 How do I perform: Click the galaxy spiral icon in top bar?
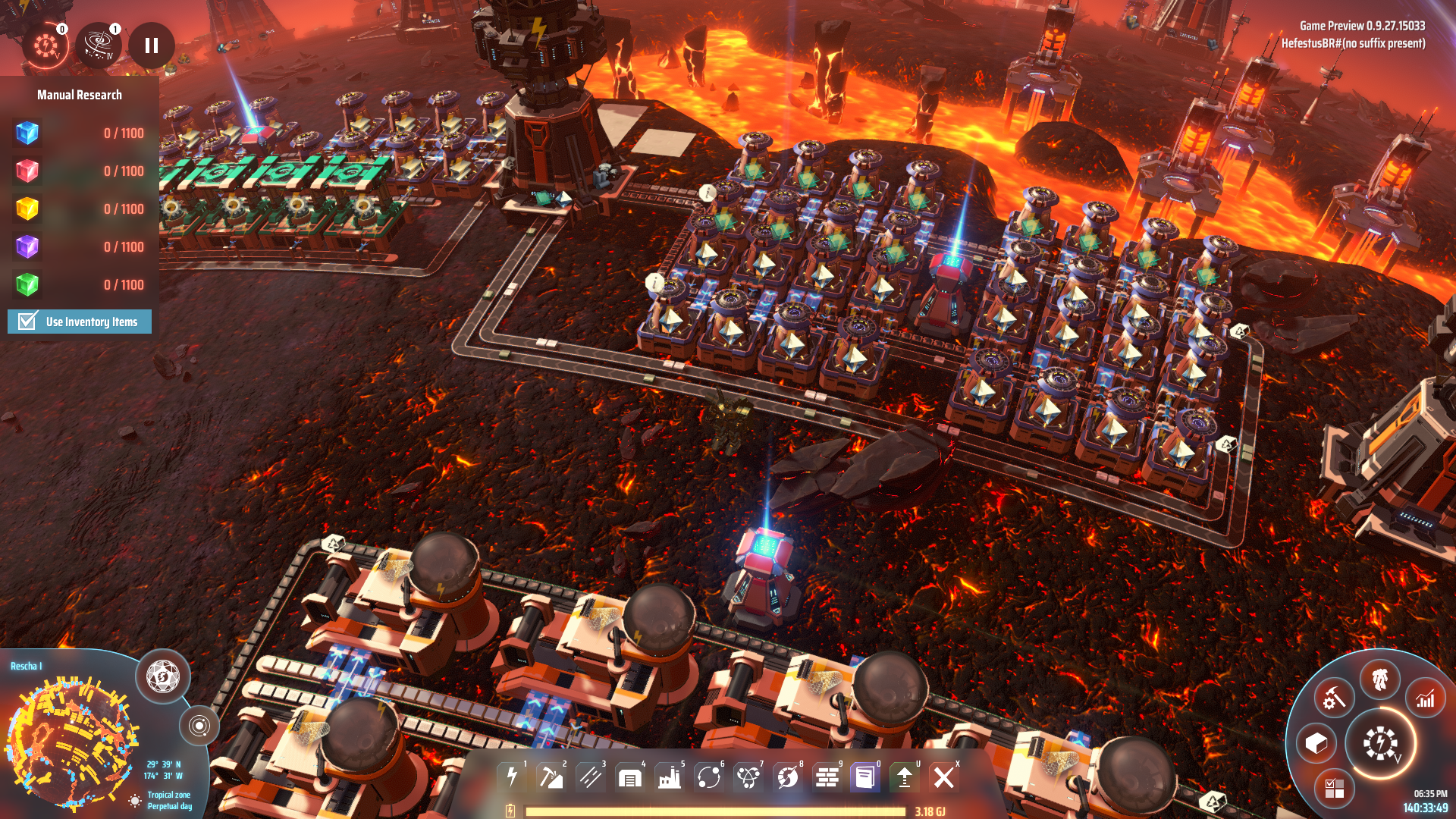(x=99, y=46)
